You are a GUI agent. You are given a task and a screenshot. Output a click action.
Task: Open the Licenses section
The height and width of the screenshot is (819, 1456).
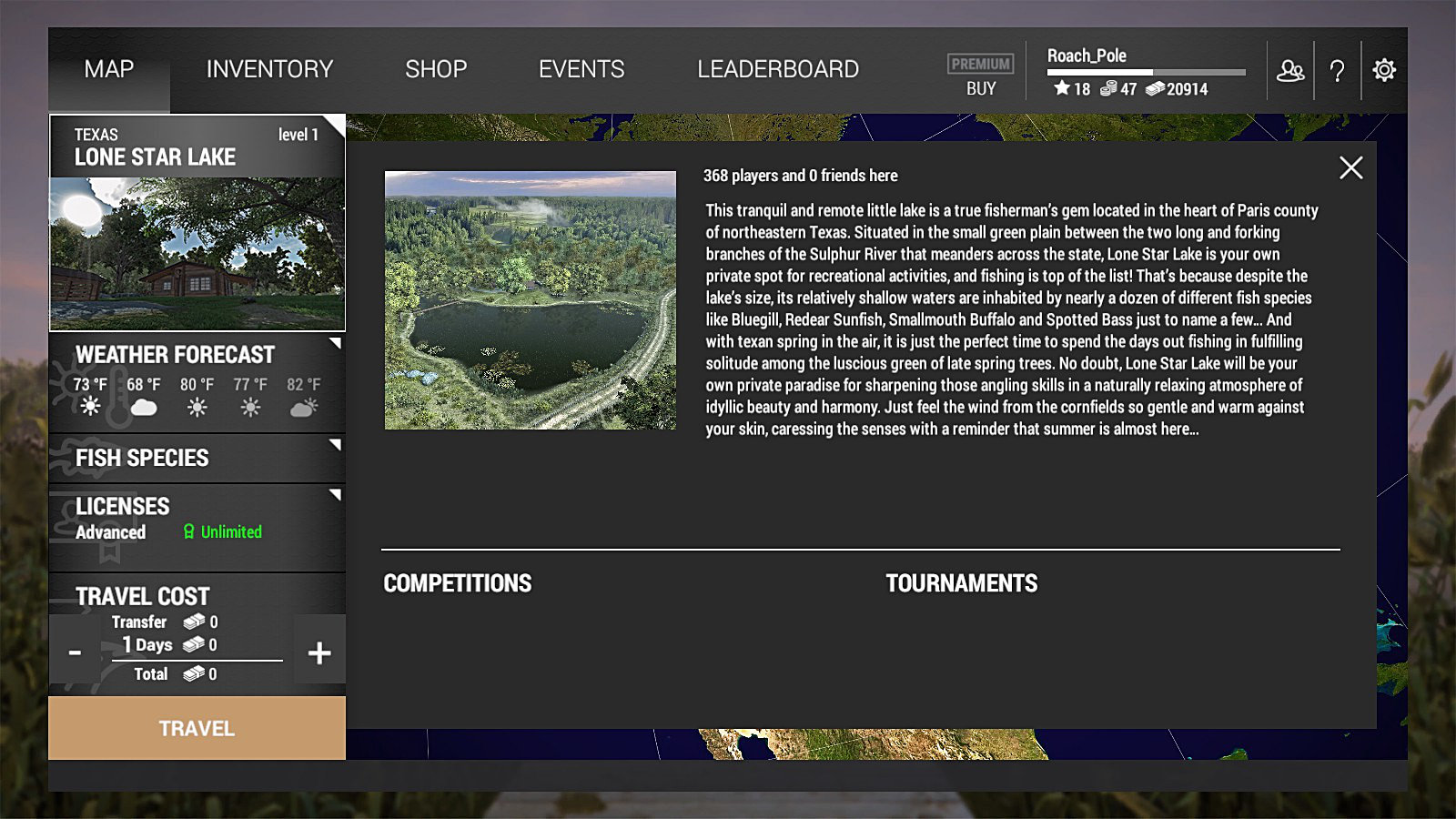pos(197,519)
